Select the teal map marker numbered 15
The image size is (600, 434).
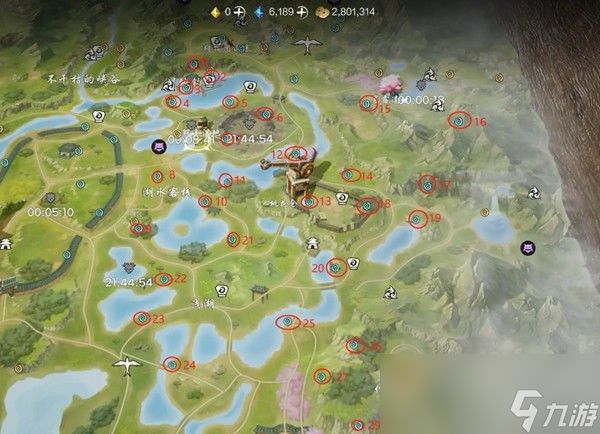point(368,102)
